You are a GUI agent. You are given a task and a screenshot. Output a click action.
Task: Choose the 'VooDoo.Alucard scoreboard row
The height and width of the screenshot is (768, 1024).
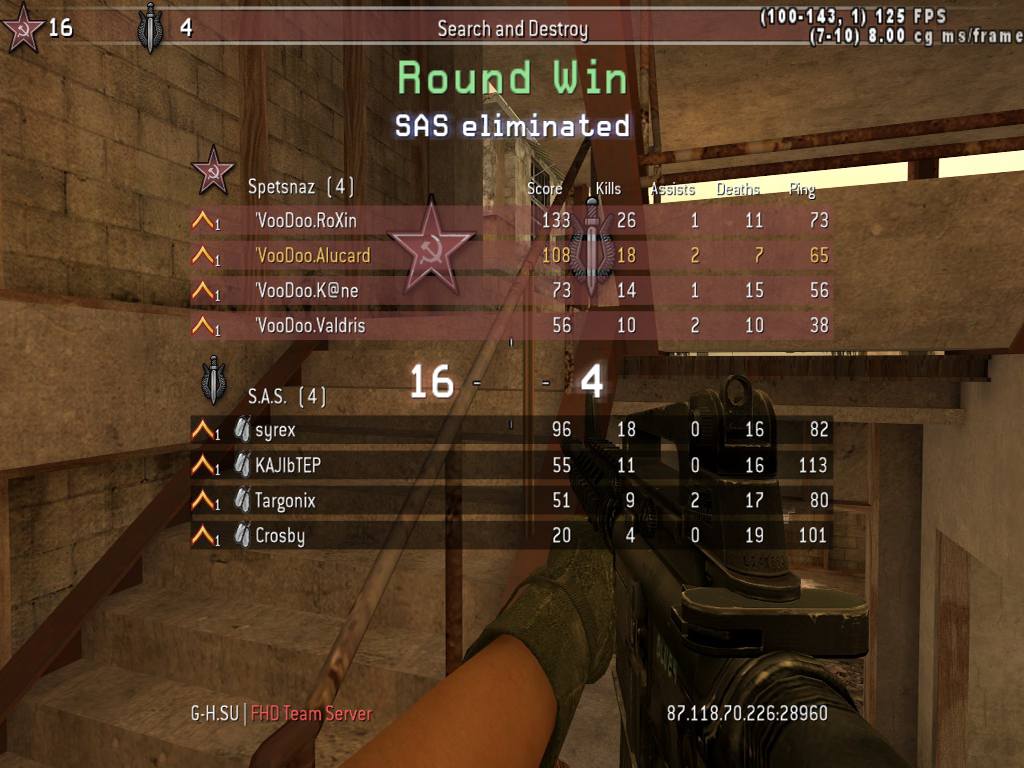(x=312, y=256)
